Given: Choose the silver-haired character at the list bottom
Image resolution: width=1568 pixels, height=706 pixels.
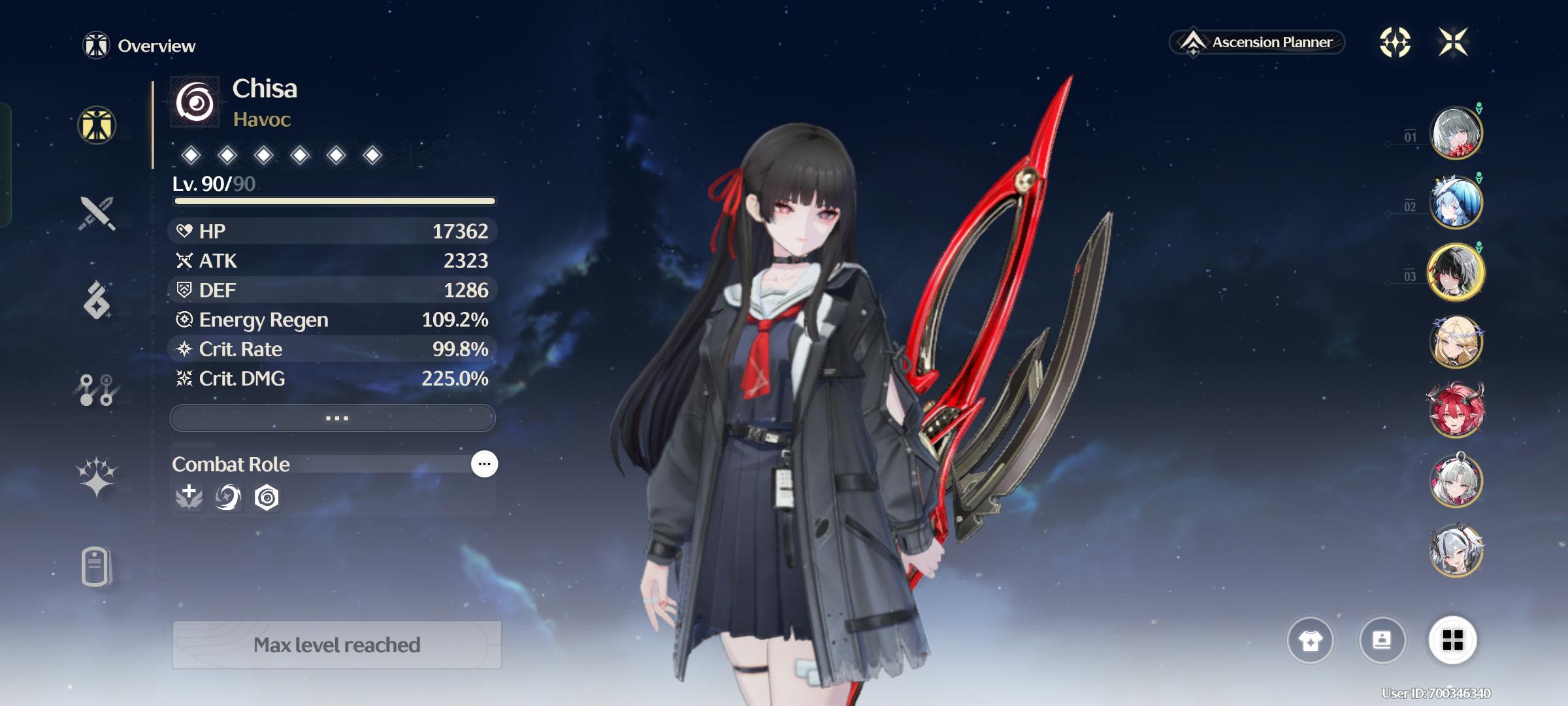Looking at the screenshot, I should point(1456,550).
